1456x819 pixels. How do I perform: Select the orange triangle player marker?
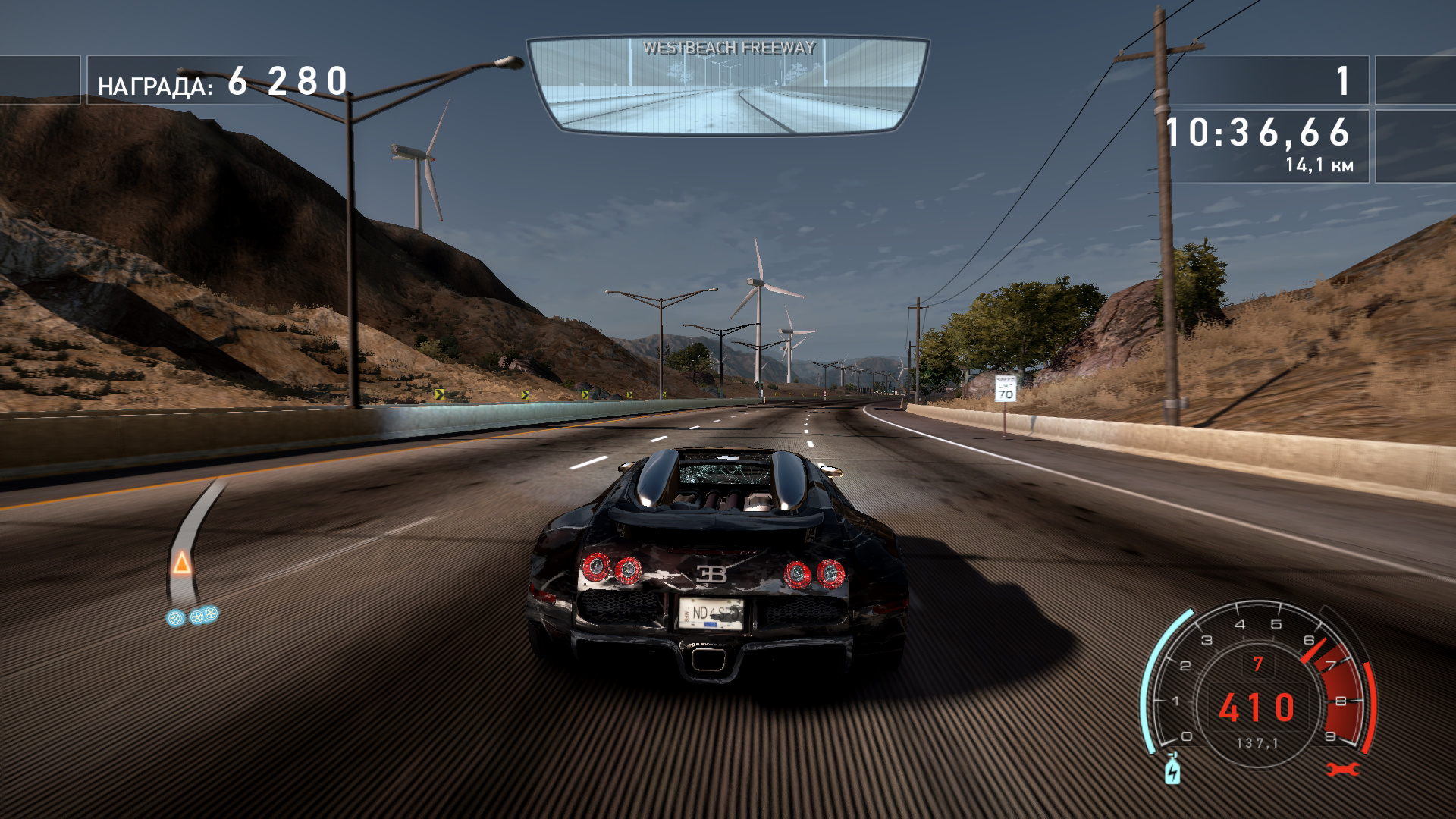(x=181, y=563)
